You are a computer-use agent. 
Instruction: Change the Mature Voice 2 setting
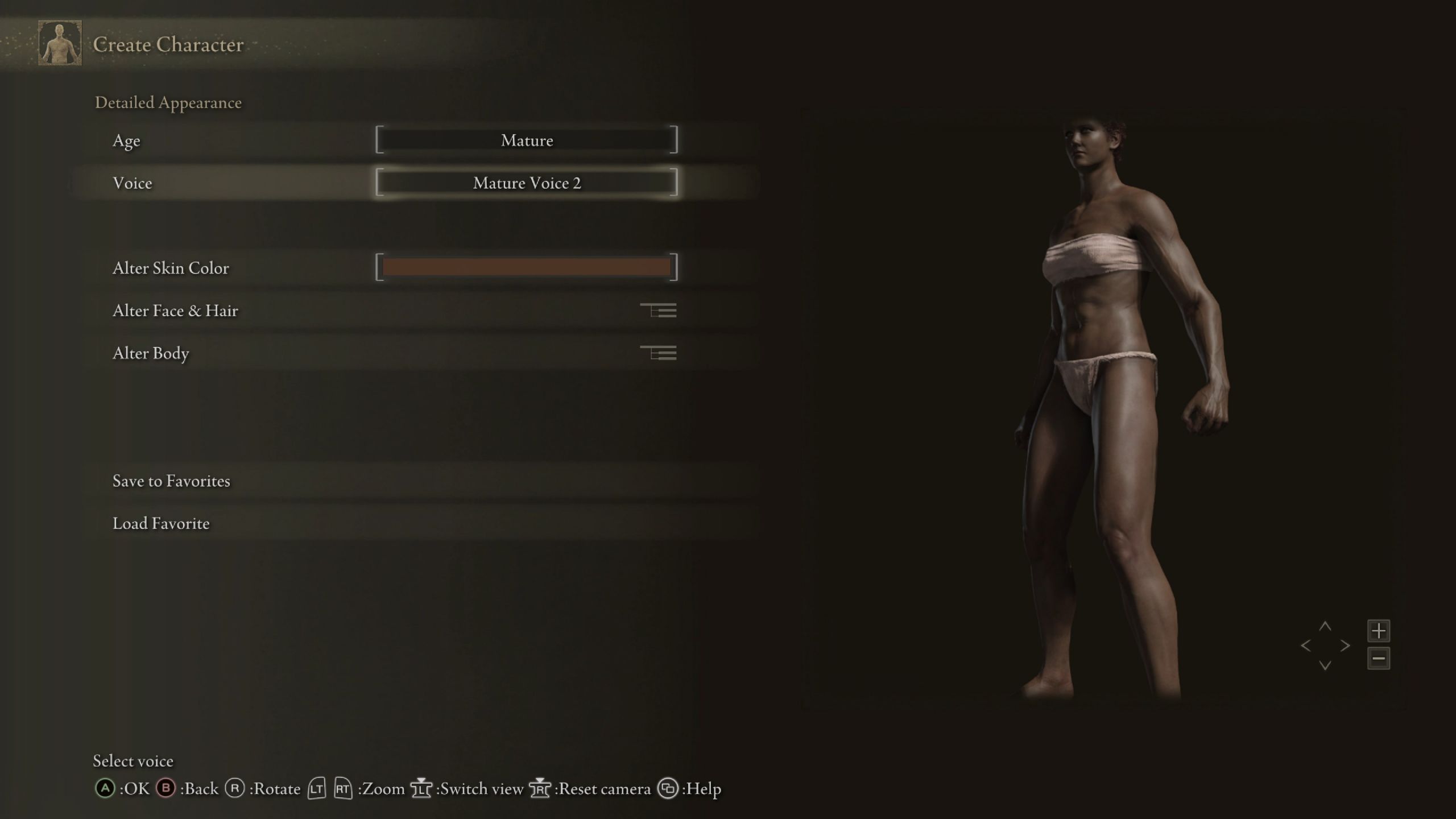click(x=526, y=183)
